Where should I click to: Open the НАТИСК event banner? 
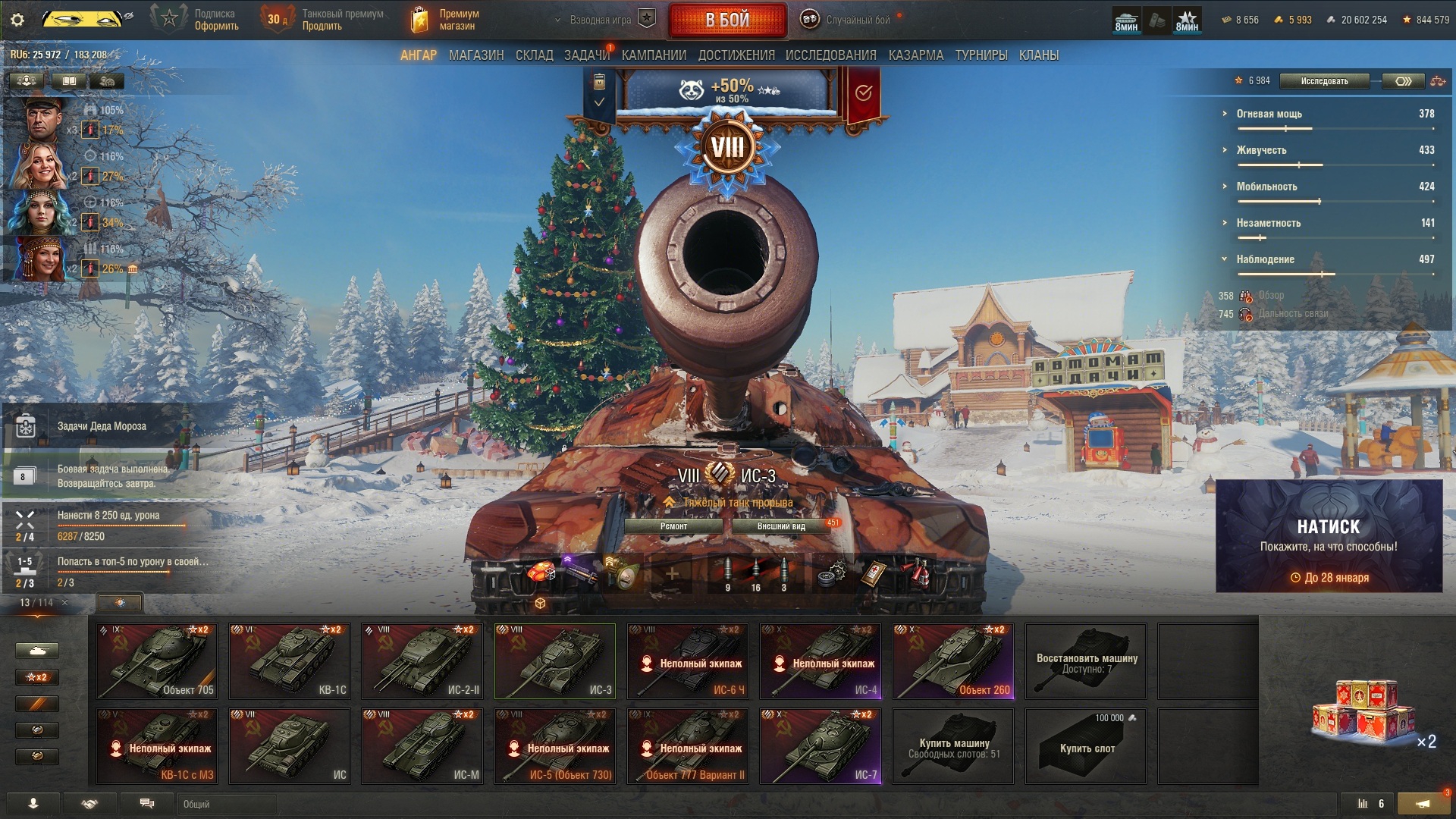click(x=1329, y=536)
